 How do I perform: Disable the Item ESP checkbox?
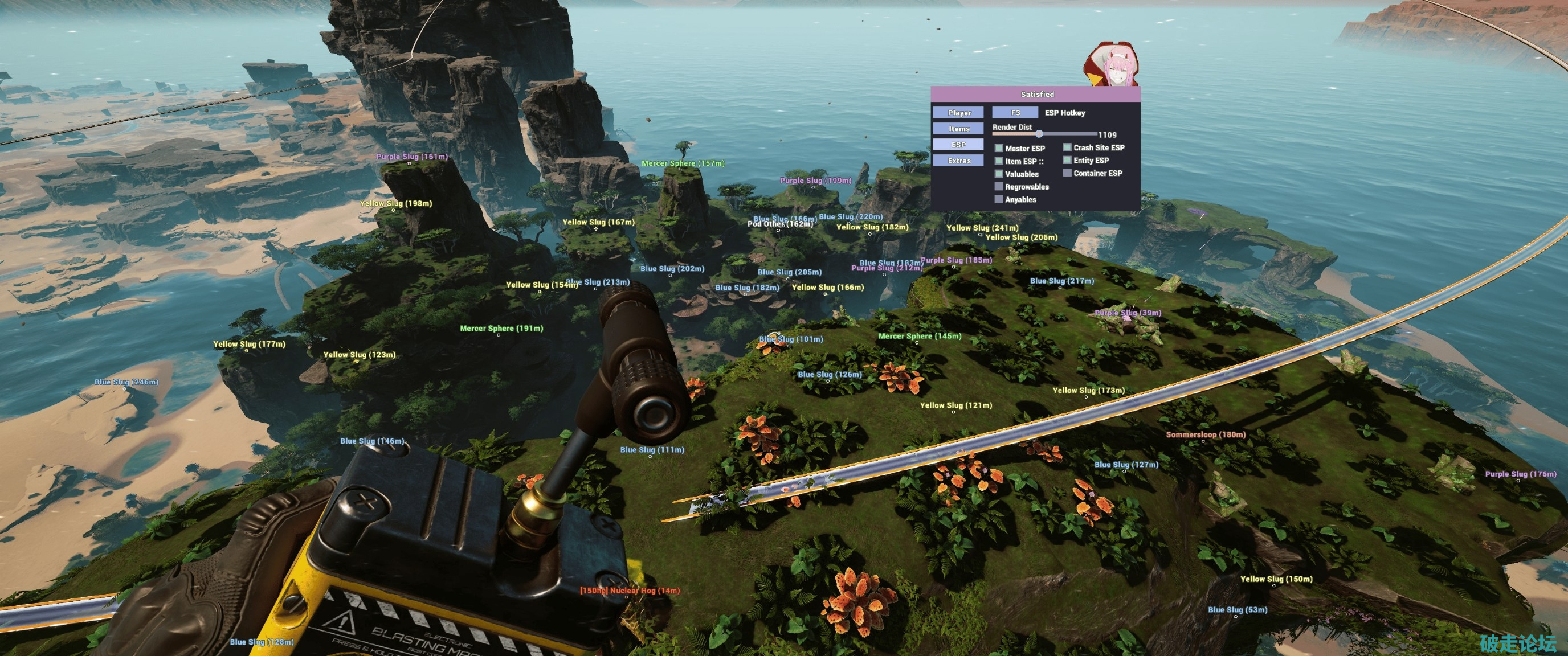[x=999, y=161]
